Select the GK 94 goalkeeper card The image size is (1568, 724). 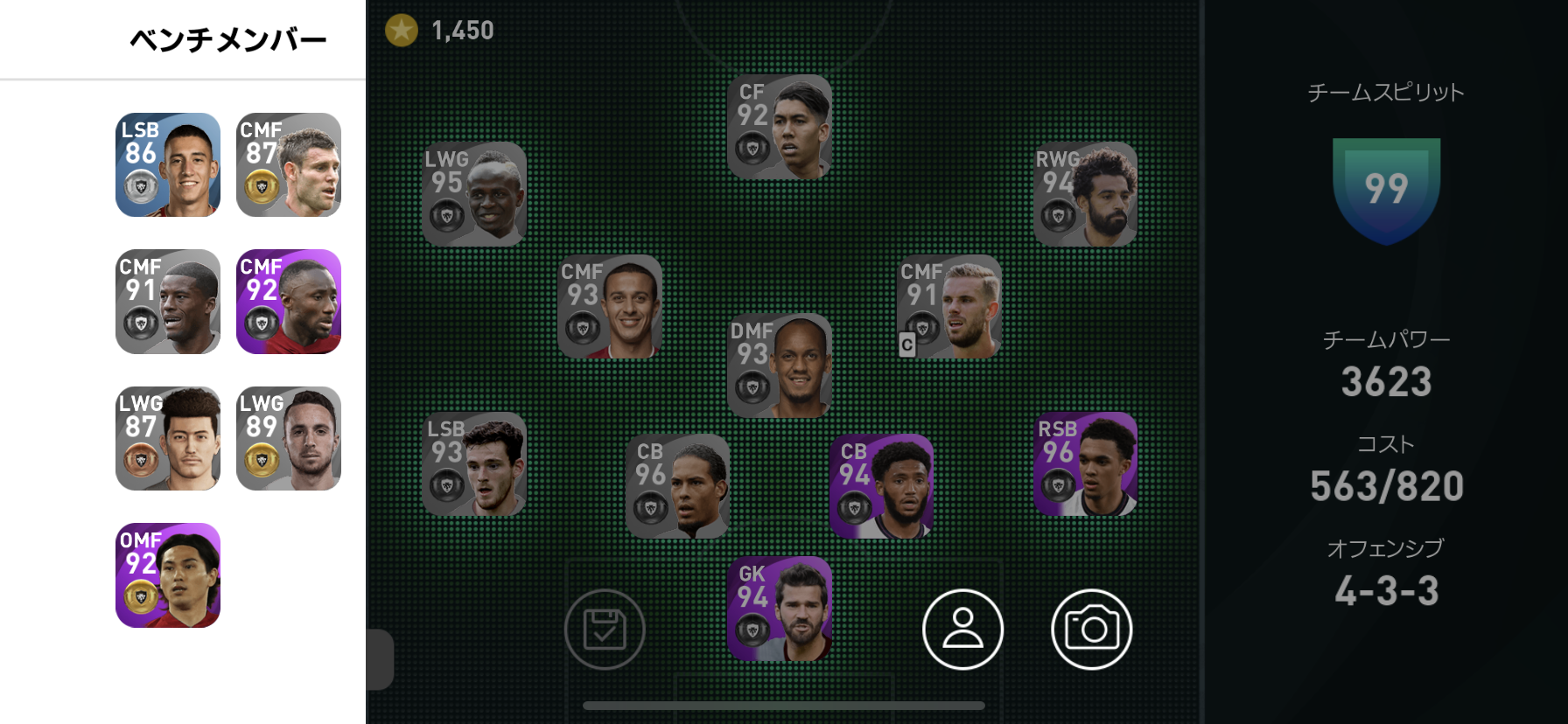point(779,609)
